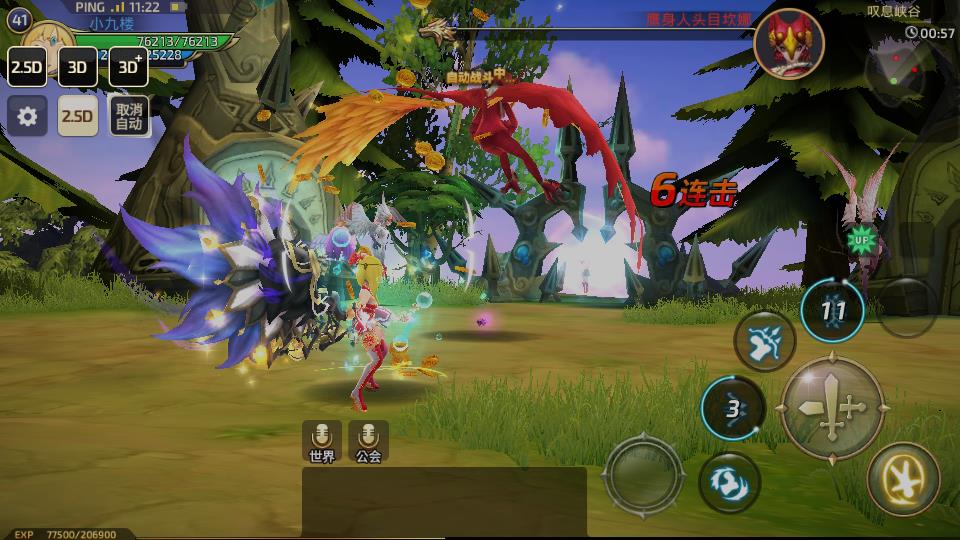Screen dimensions: 960x540
Task: Activate the Guild (公会) voice chat microphone
Action: pos(368,440)
